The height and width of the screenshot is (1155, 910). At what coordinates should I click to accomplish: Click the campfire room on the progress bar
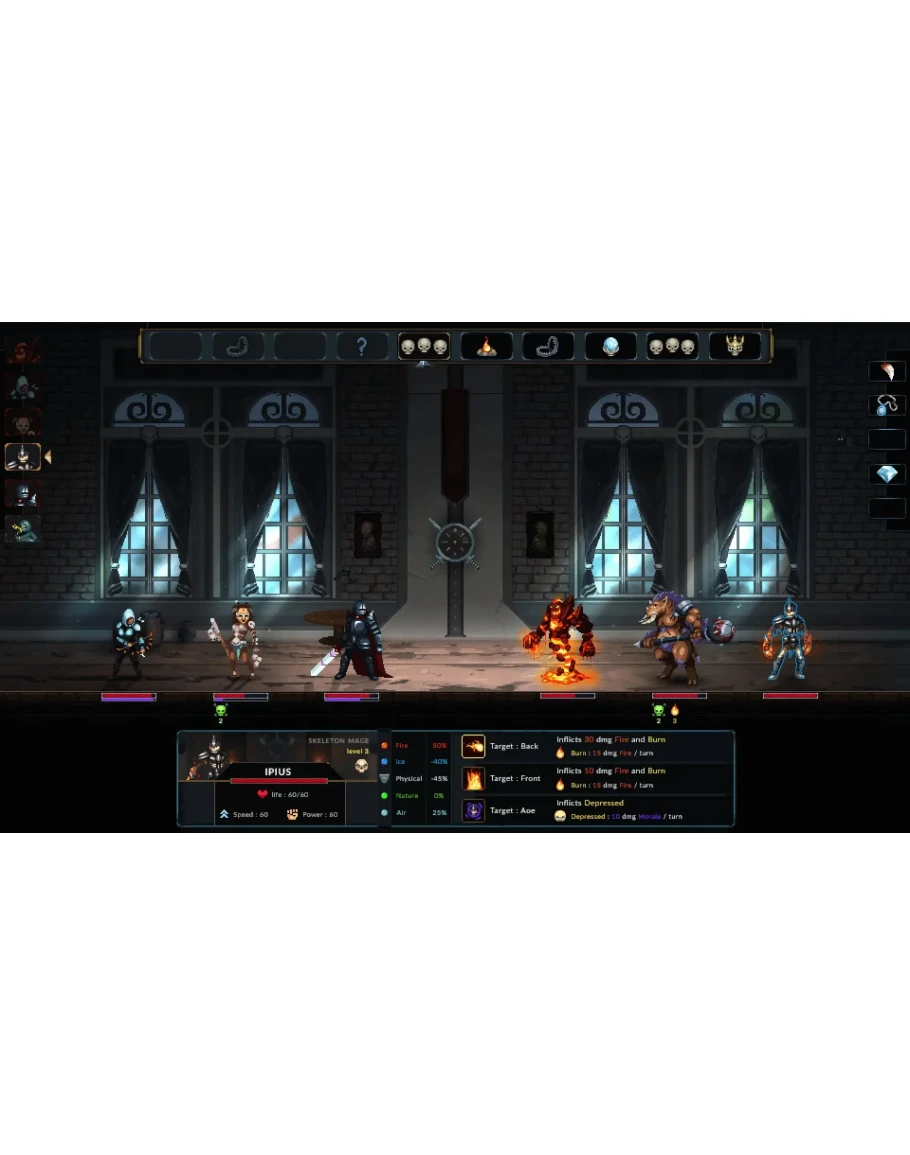pyautogui.click(x=486, y=347)
